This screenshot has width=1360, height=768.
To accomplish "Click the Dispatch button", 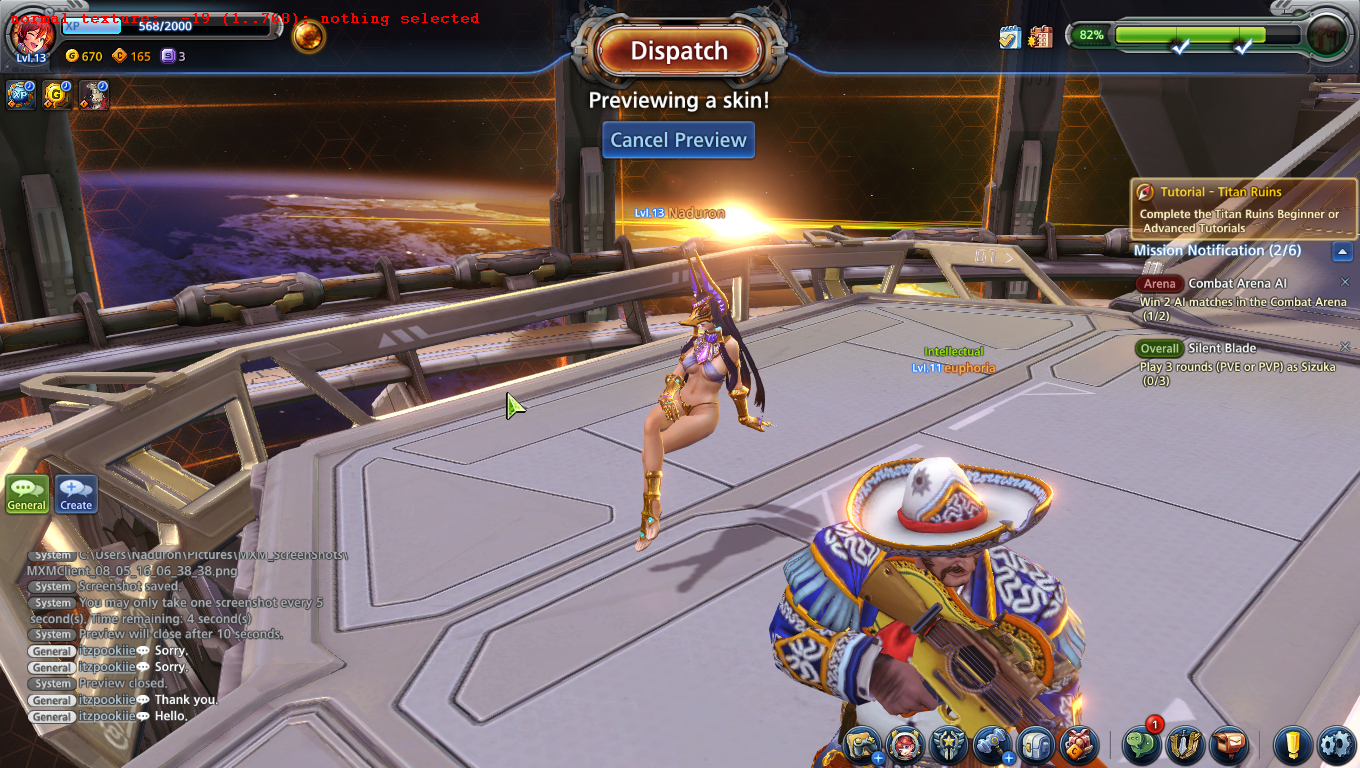I will coord(679,51).
